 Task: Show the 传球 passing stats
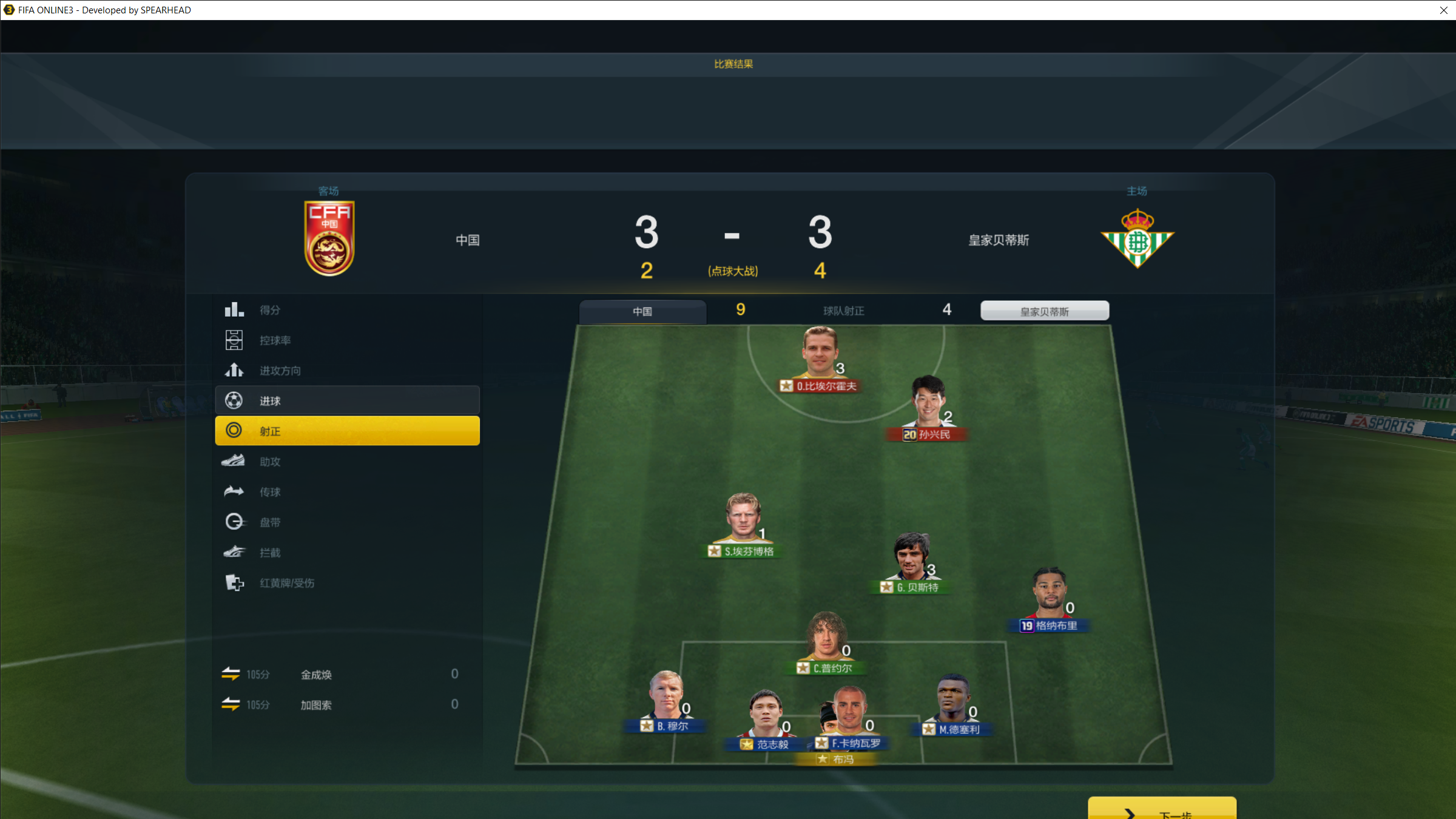click(x=347, y=492)
